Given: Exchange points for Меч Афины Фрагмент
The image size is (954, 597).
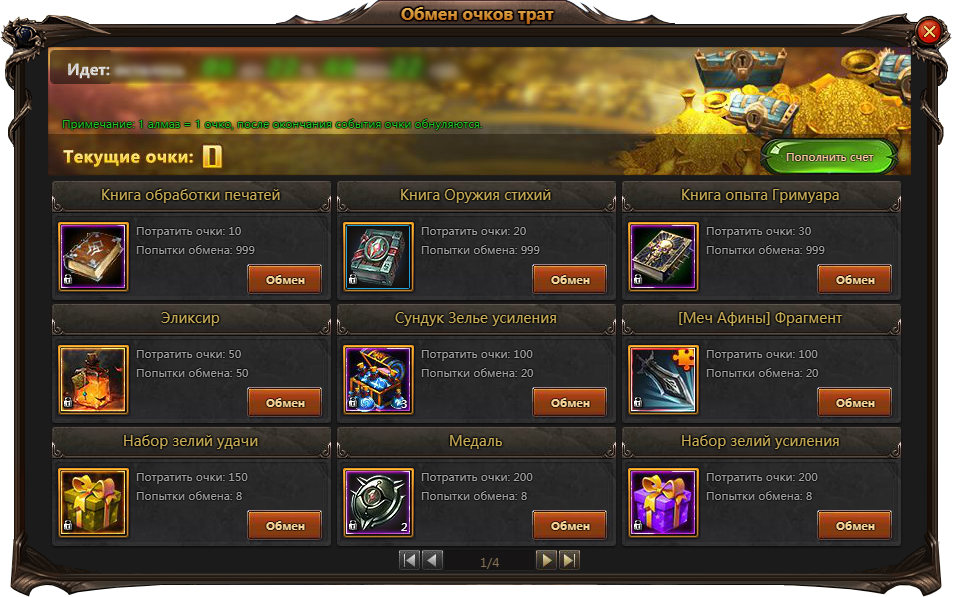Looking at the screenshot, I should click(854, 403).
